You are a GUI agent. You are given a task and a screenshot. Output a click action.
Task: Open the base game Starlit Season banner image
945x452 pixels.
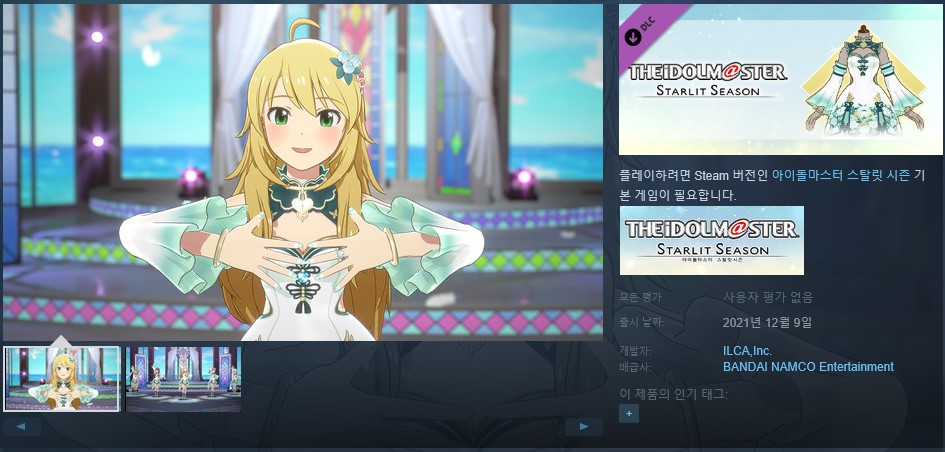(x=711, y=240)
